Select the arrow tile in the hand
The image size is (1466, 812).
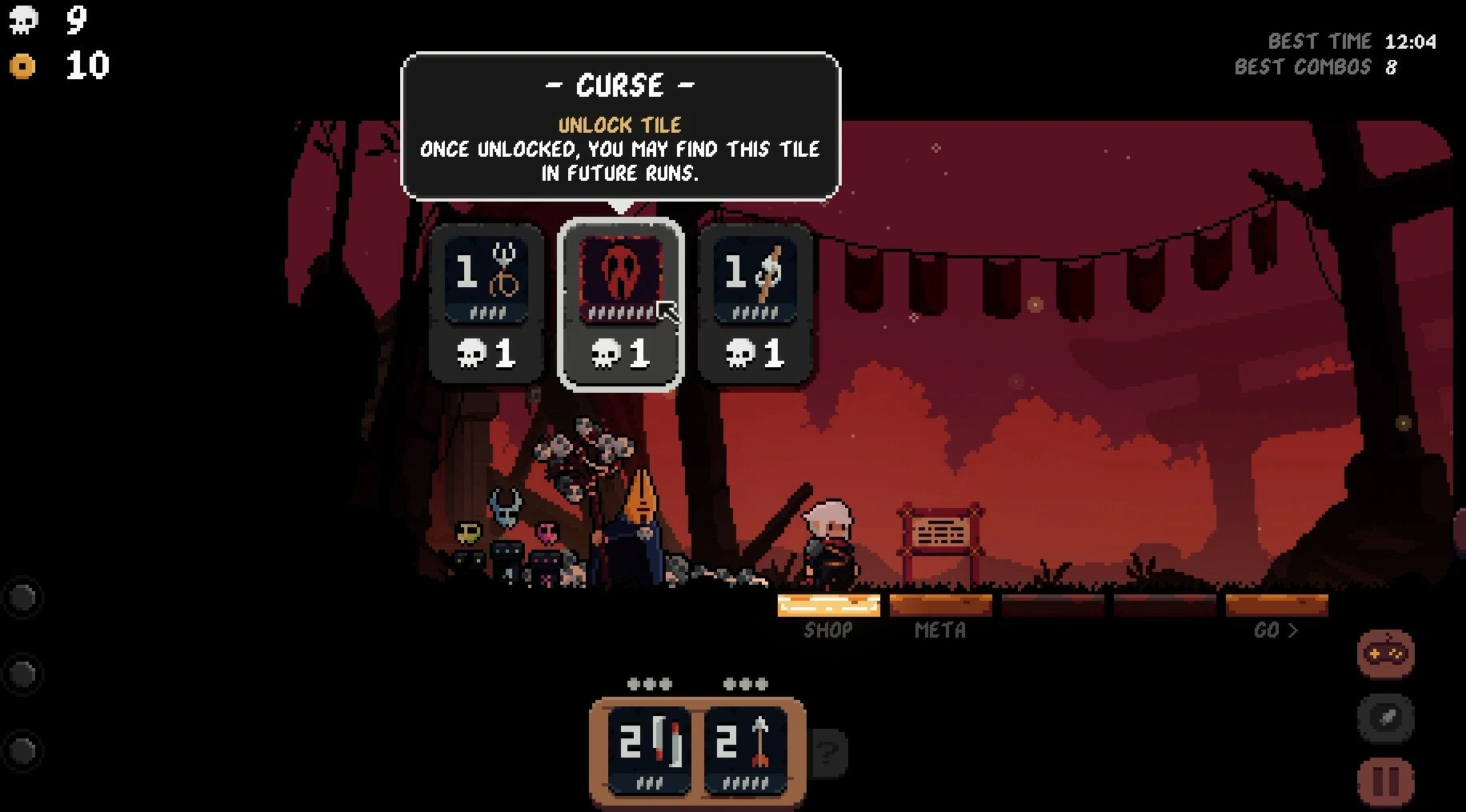click(745, 749)
